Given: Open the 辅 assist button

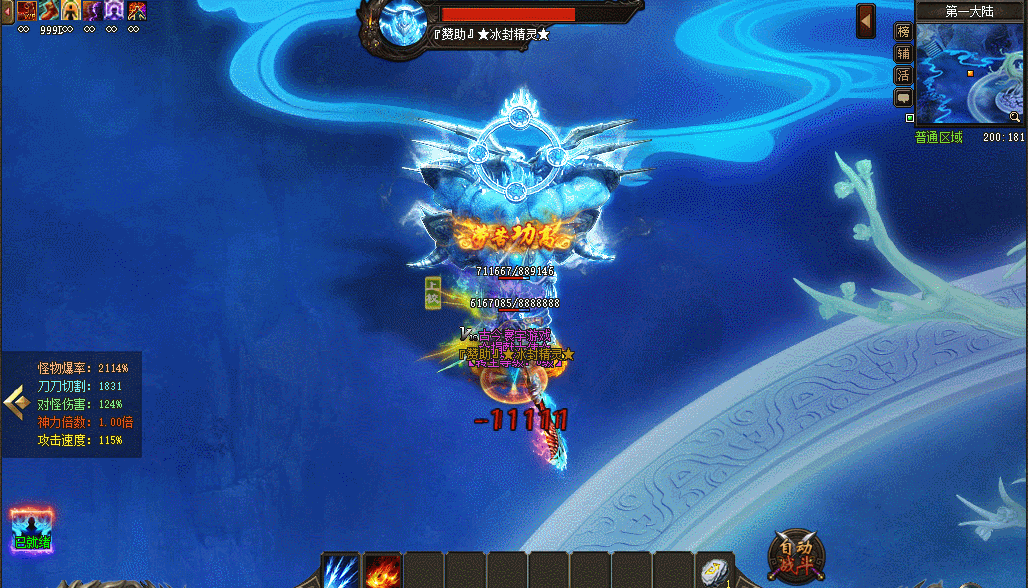Looking at the screenshot, I should [903, 53].
